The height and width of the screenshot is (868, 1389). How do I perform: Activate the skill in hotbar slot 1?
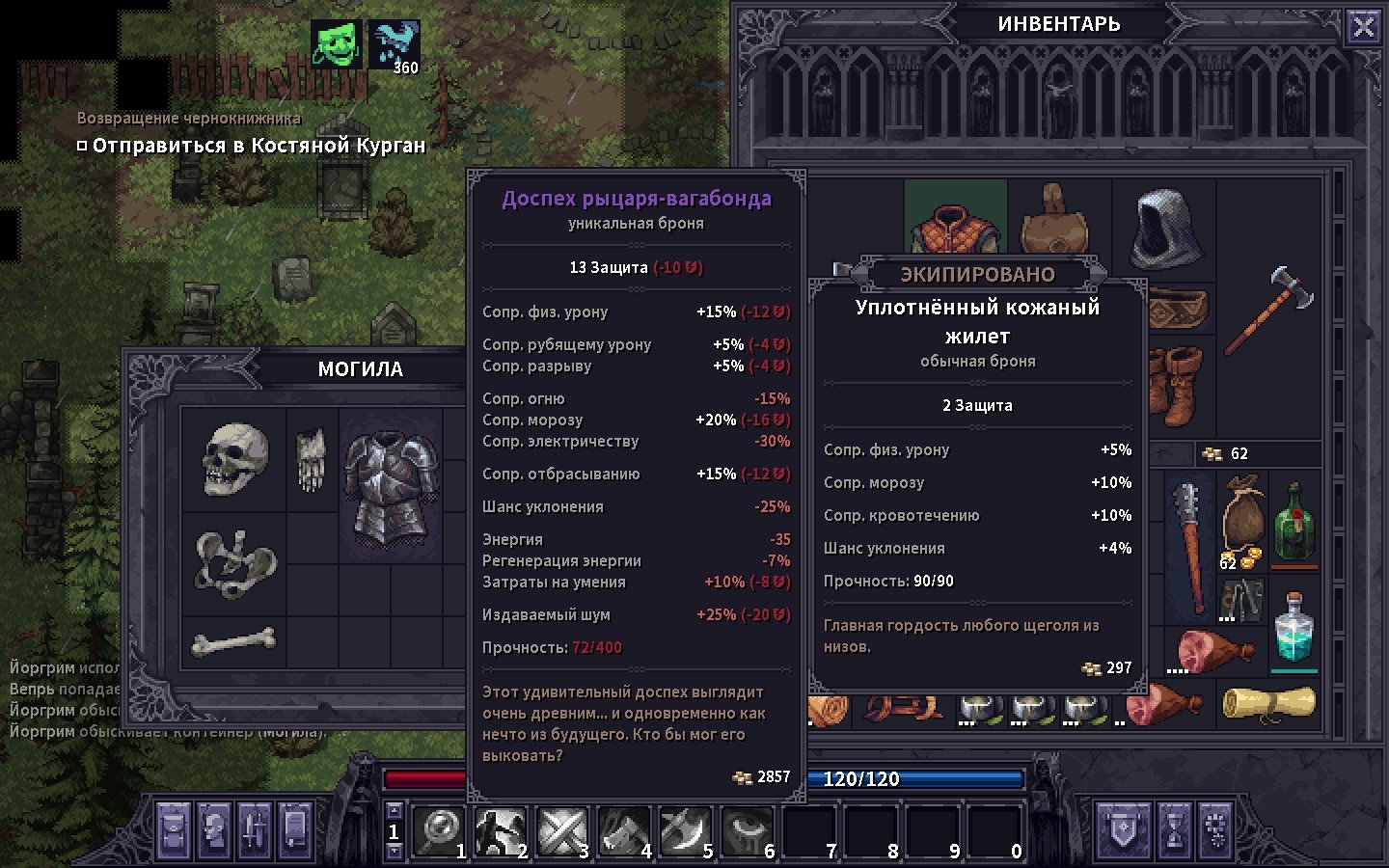(441, 830)
